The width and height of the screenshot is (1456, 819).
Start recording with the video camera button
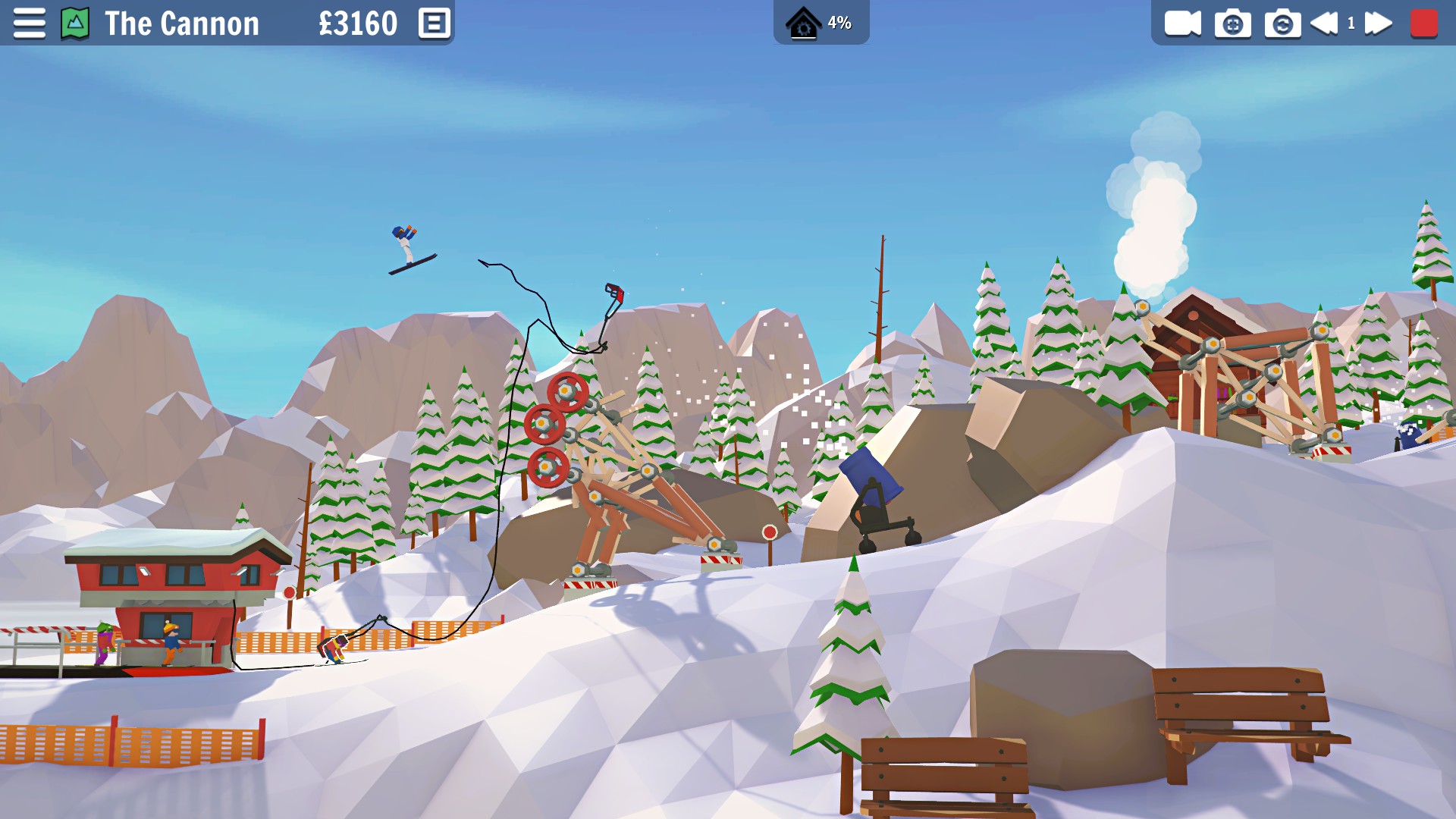coord(1182,23)
